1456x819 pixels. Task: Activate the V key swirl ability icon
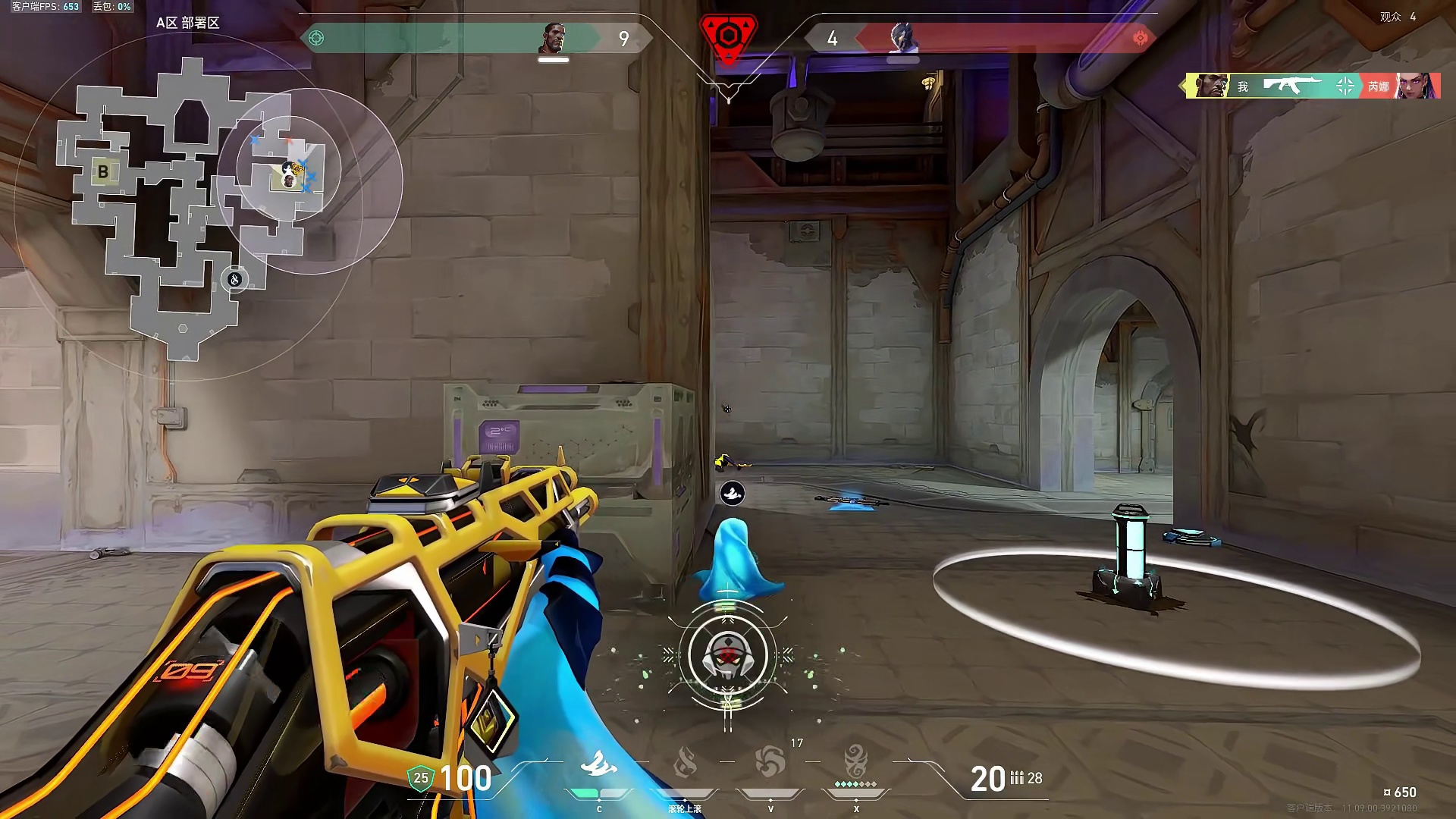770,762
